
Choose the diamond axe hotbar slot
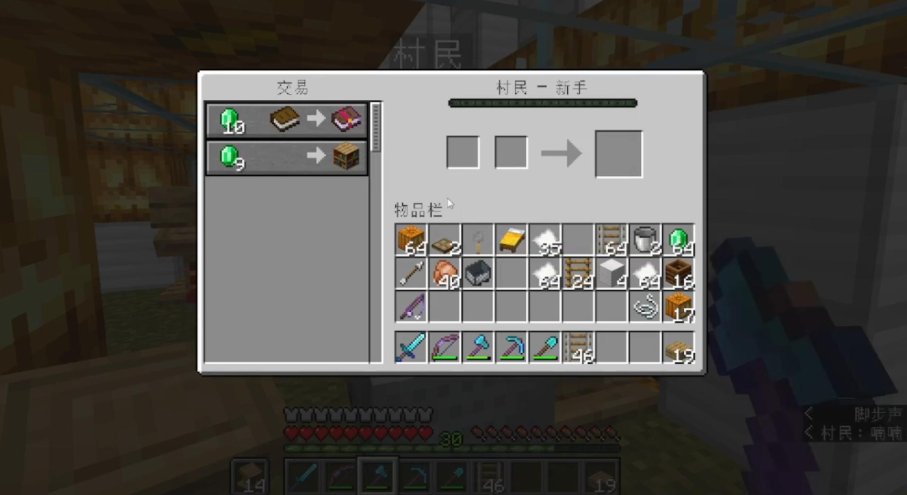[x=478, y=347]
